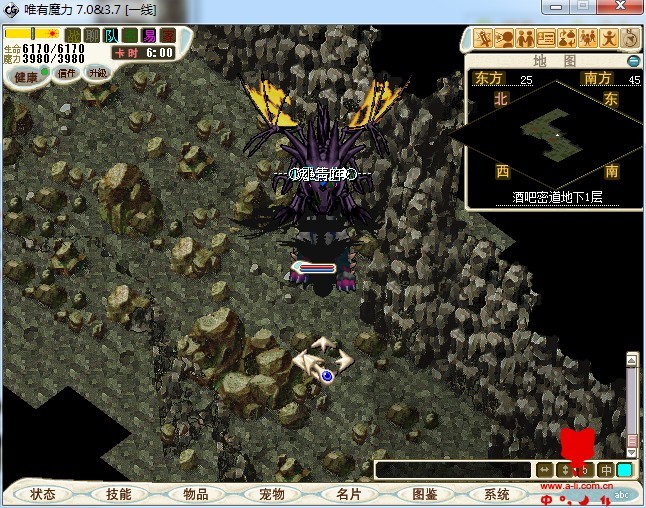Toggle the 聊 chat switch

coord(91,35)
